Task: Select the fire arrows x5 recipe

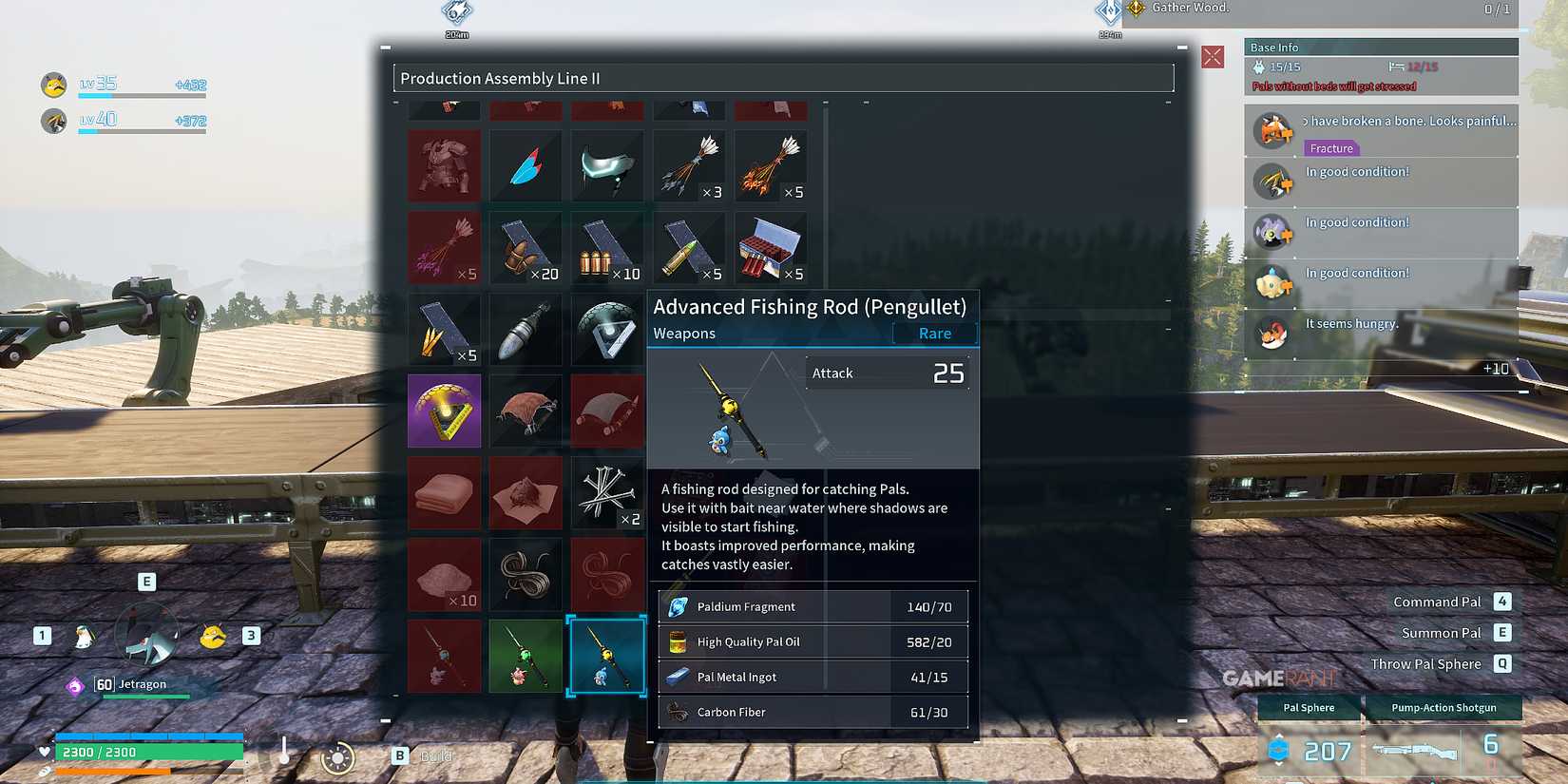Action: click(x=771, y=166)
